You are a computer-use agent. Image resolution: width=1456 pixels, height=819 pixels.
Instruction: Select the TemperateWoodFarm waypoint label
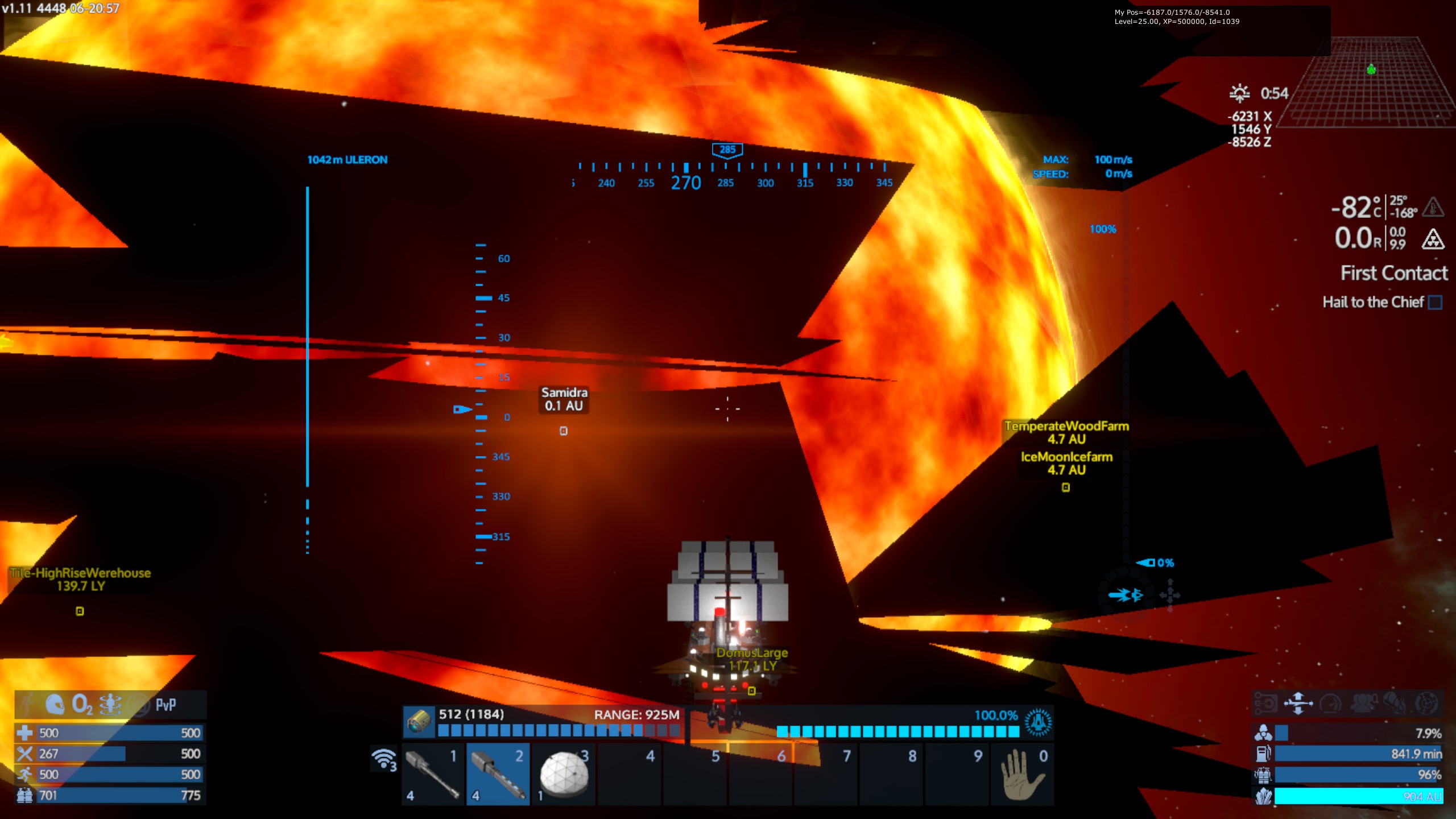point(1066,427)
